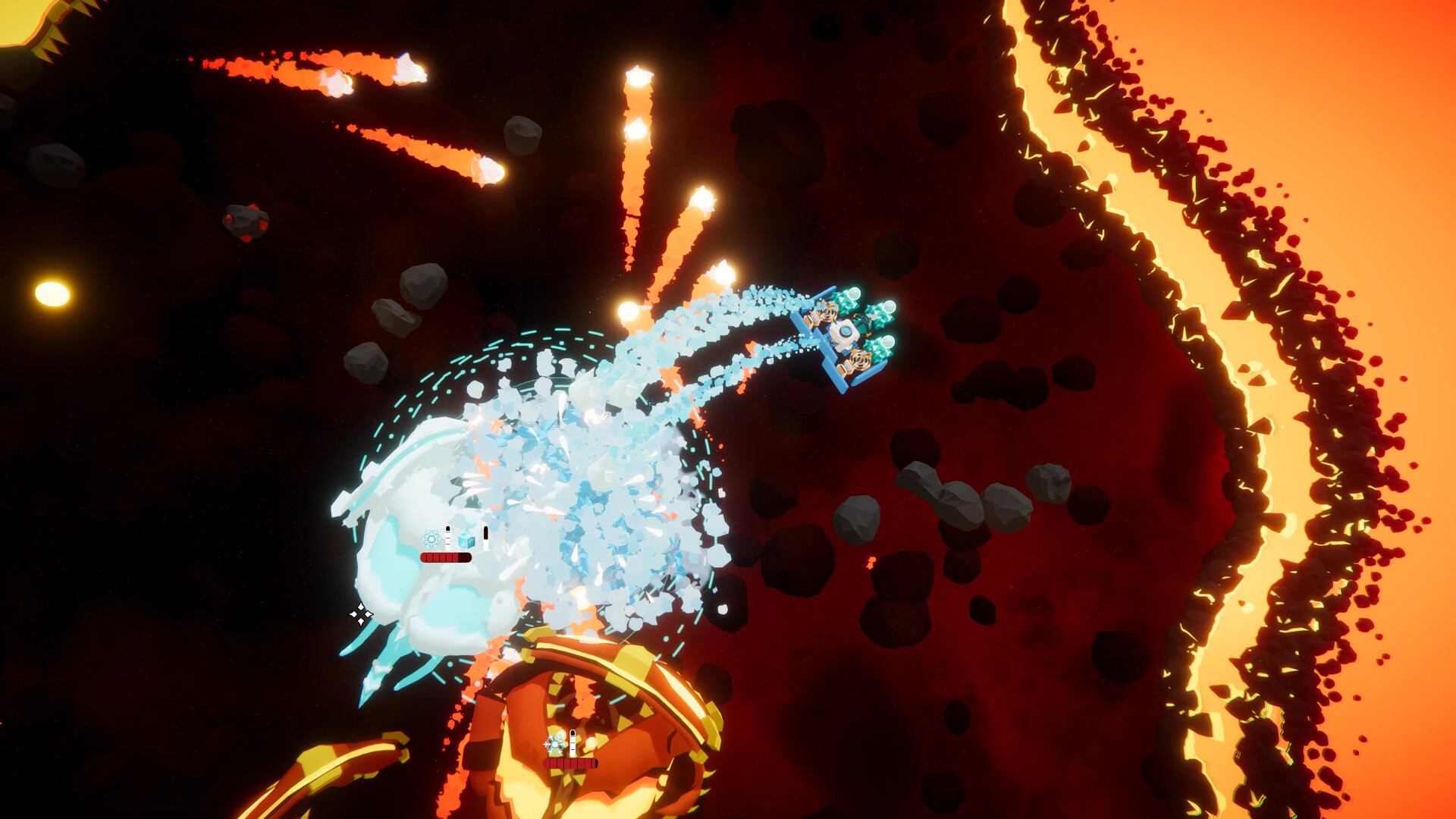The image size is (1456, 819).
Task: Click the freeze thermometer next to the ice cube
Action: coord(485,538)
